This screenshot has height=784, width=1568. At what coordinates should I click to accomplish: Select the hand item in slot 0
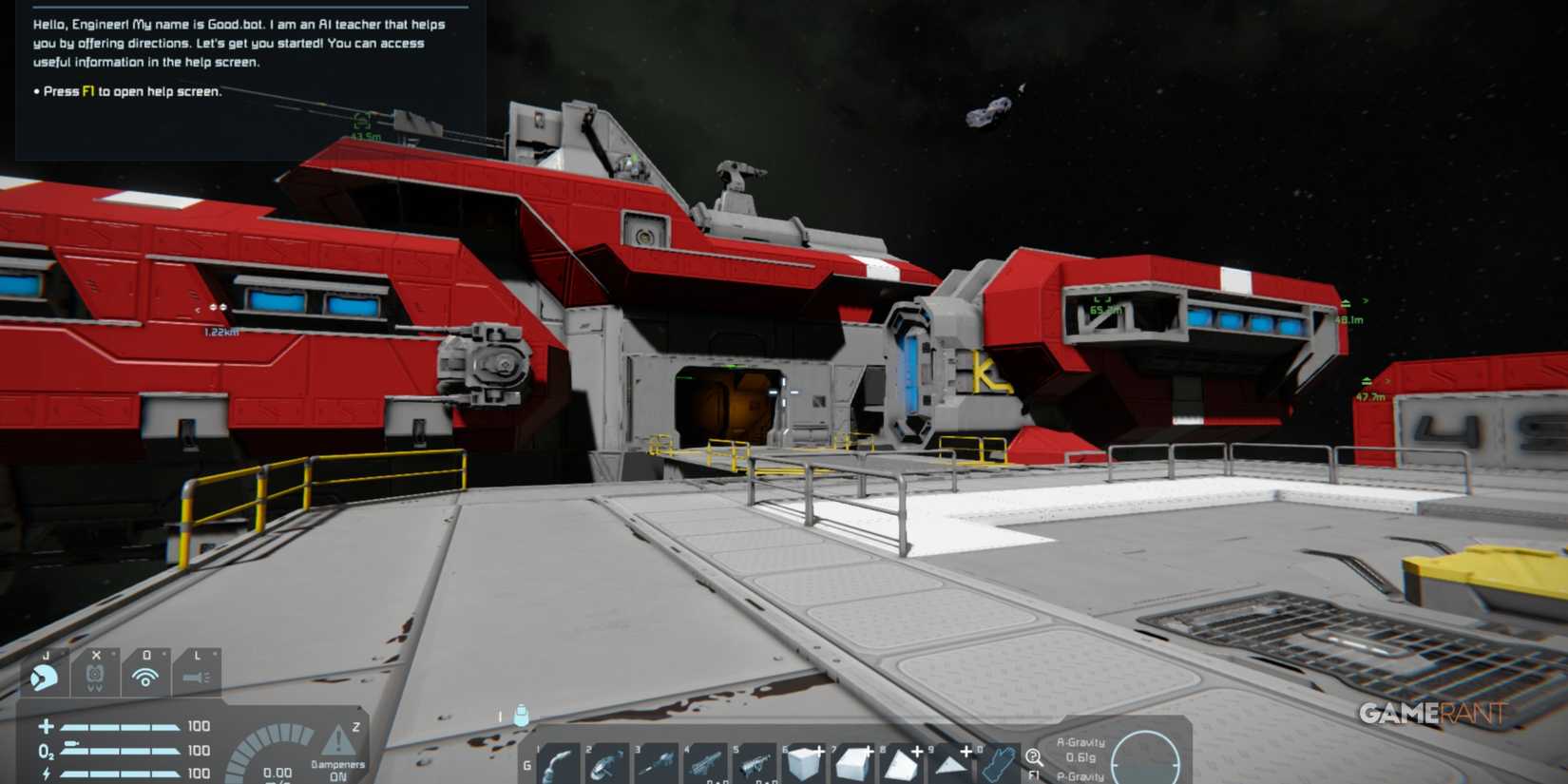998,763
